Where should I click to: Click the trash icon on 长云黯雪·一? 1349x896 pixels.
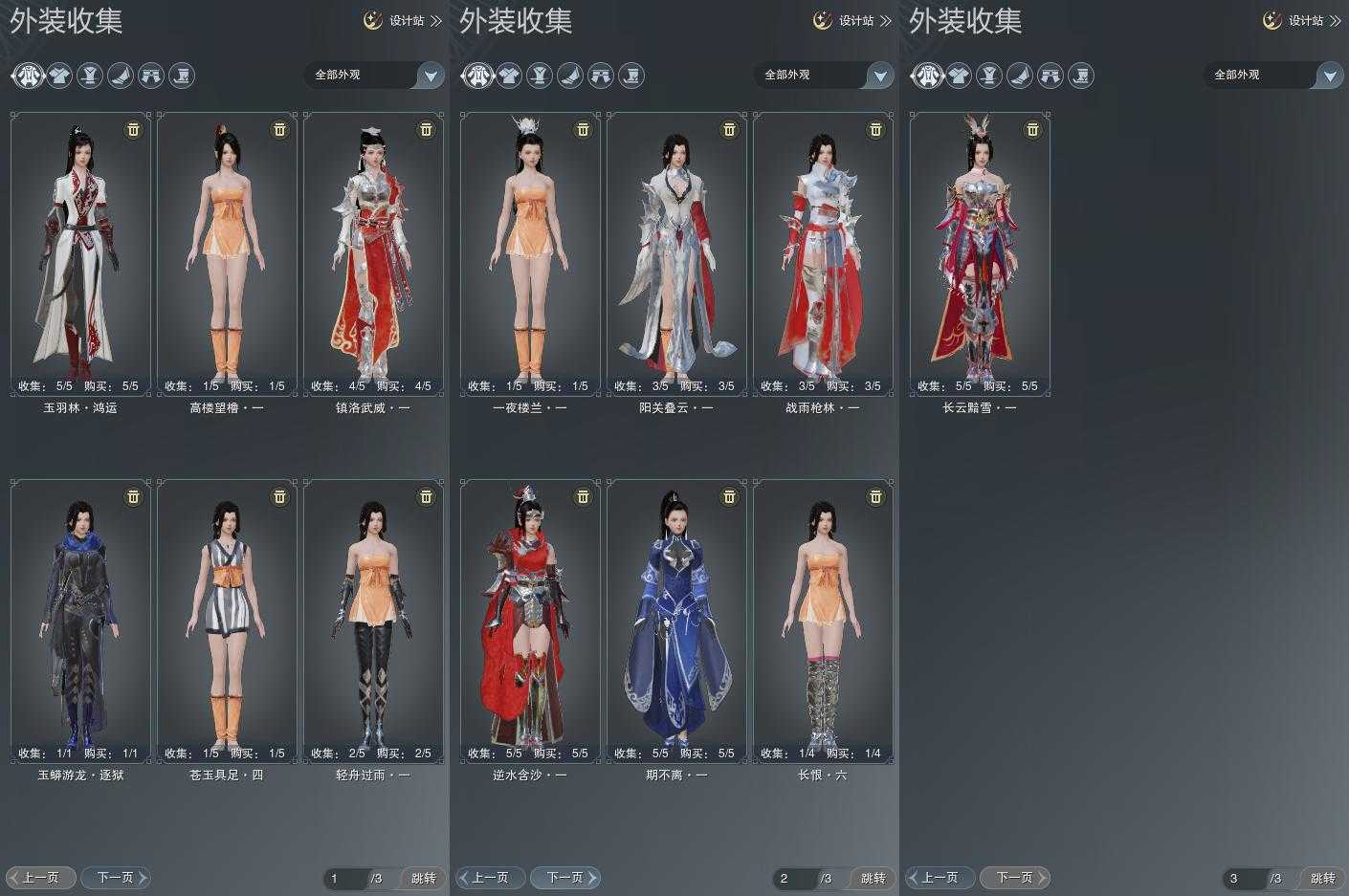tap(1032, 129)
